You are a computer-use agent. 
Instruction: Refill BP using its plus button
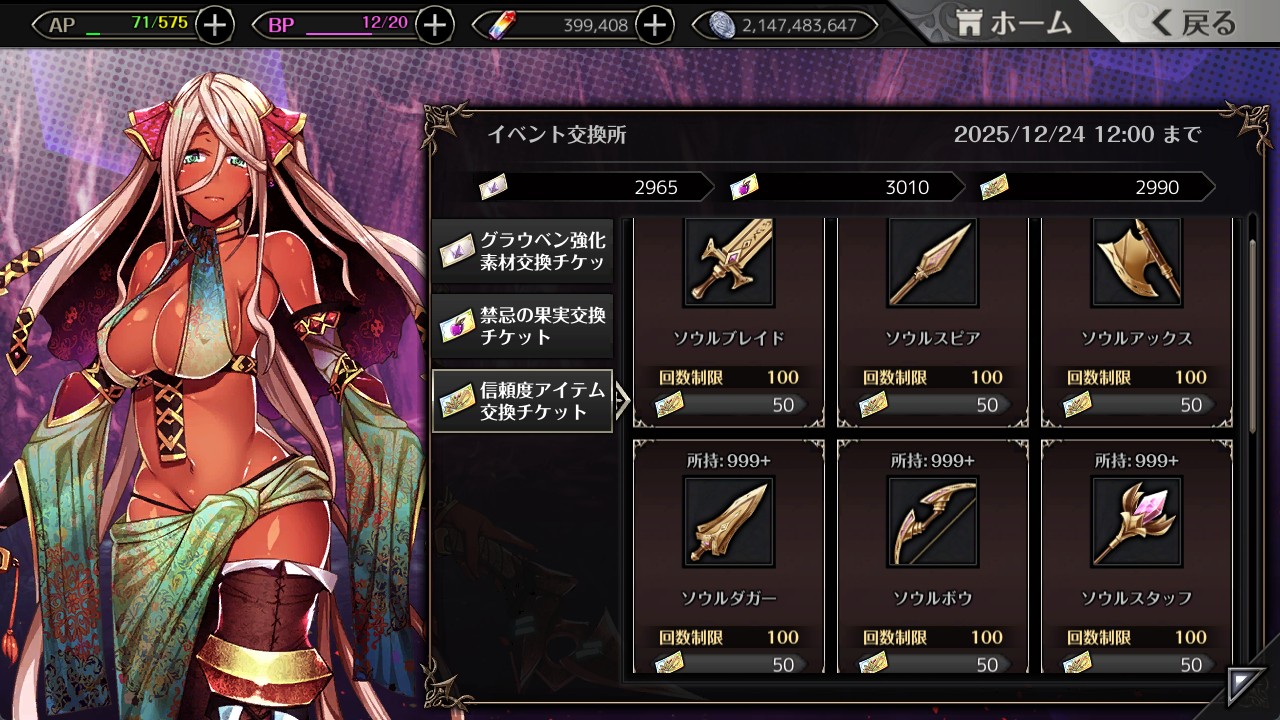[434, 25]
